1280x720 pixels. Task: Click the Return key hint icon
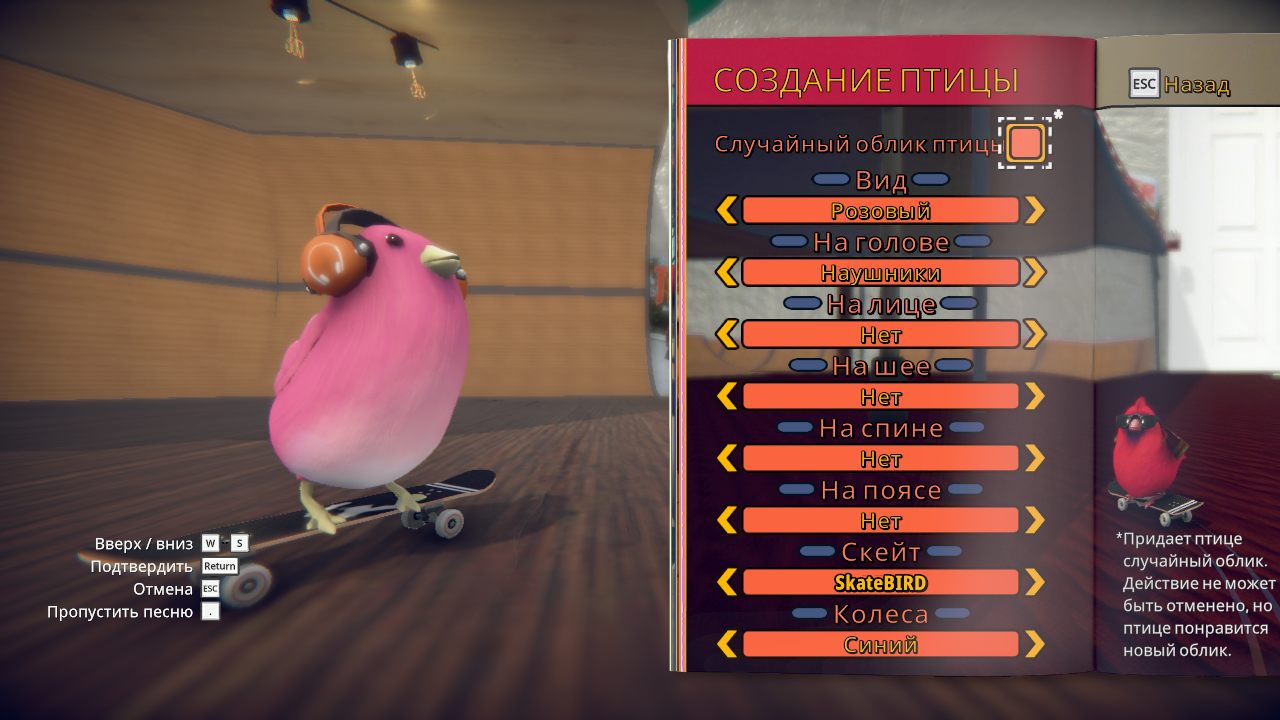pos(218,565)
